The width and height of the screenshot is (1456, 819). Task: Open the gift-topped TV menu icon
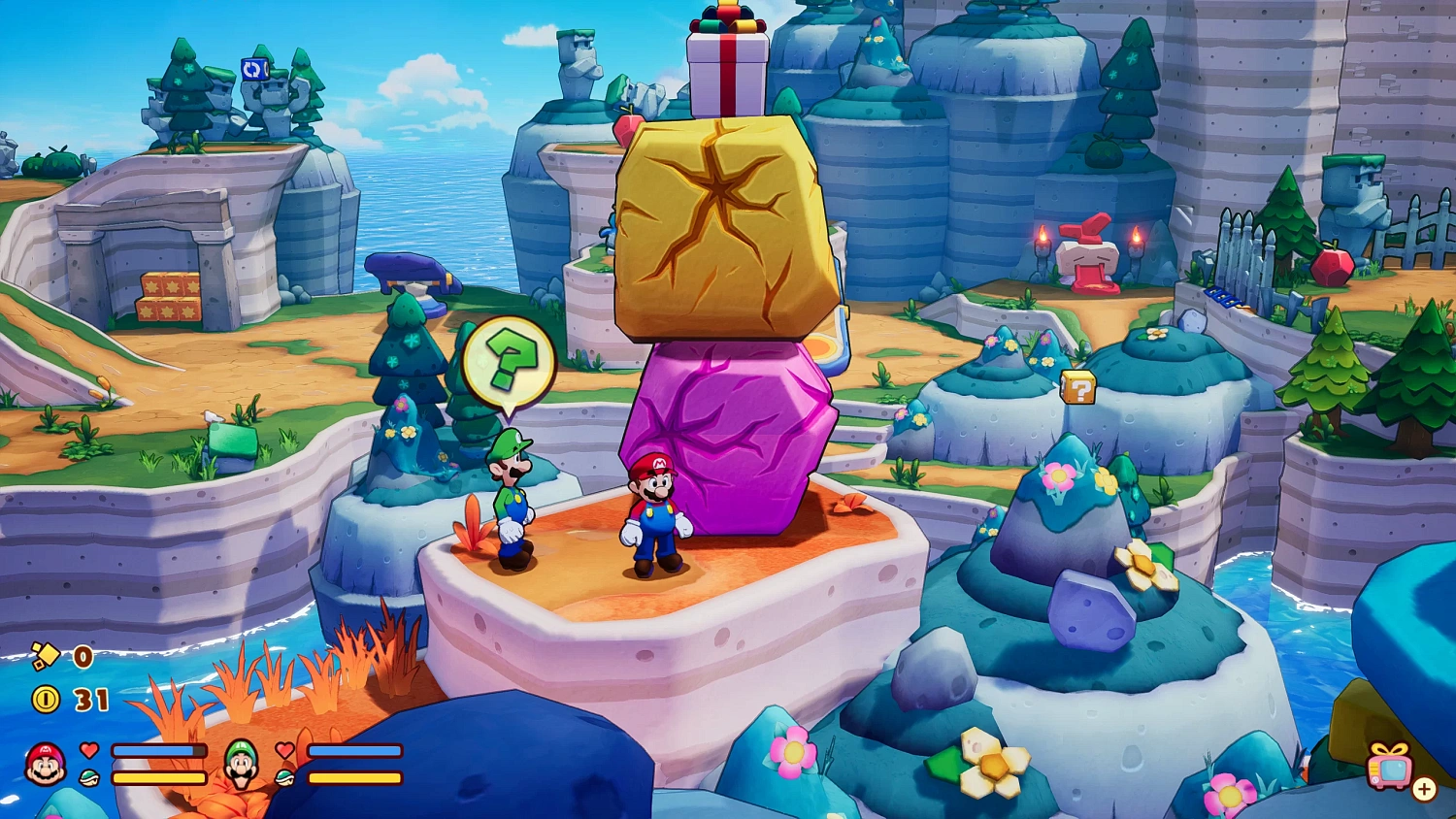[x=1389, y=767]
